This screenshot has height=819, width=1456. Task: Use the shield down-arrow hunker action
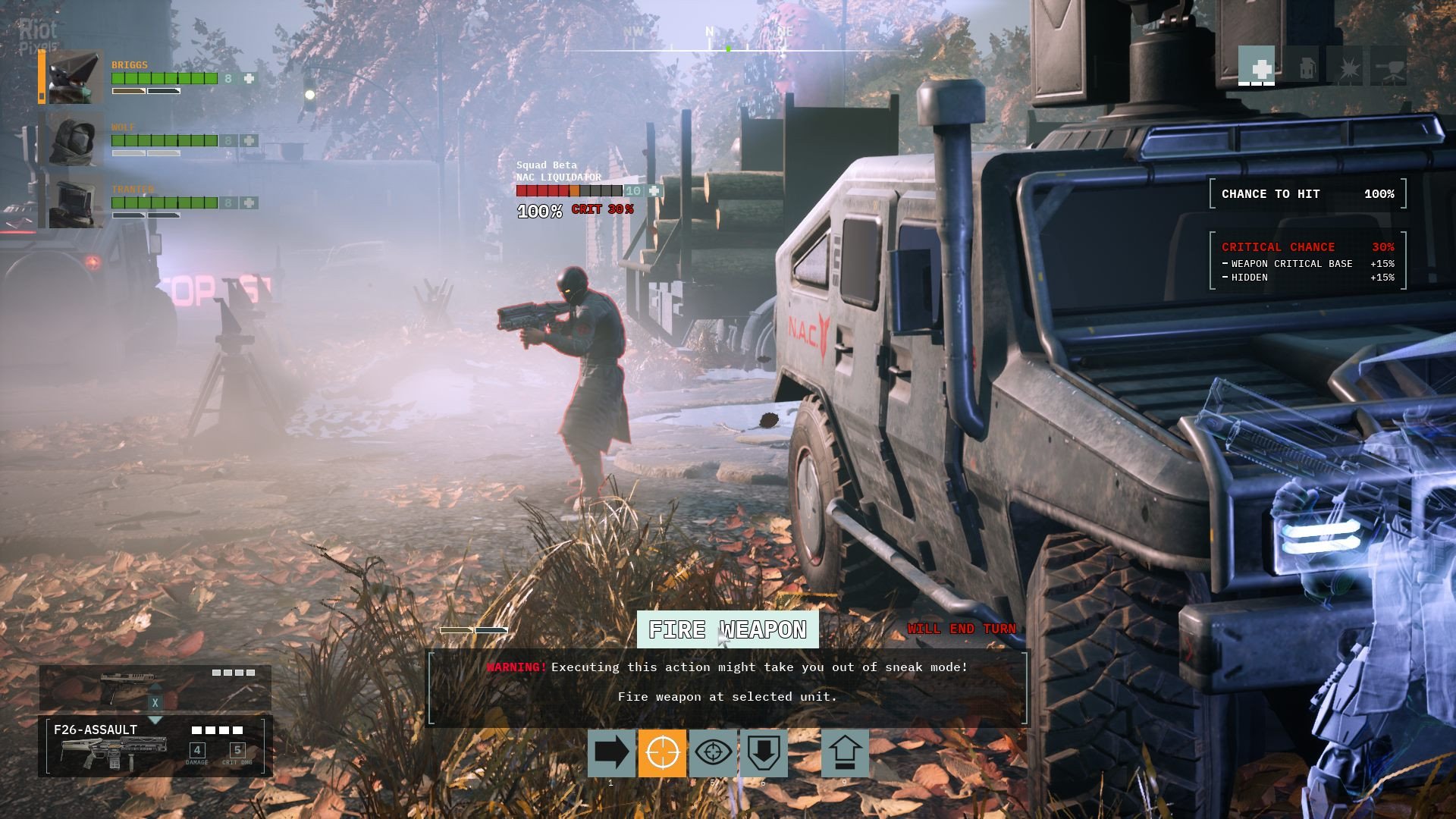(x=764, y=753)
